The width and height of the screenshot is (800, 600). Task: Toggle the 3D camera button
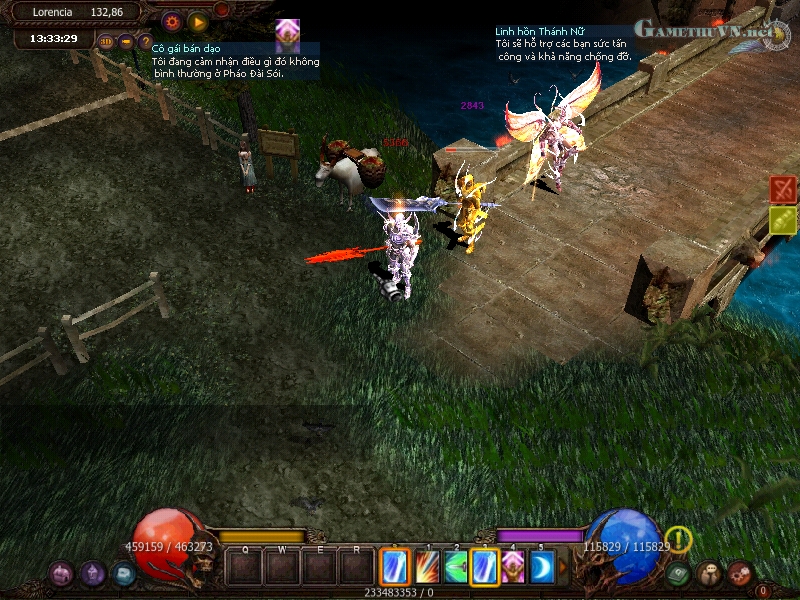click(x=106, y=41)
